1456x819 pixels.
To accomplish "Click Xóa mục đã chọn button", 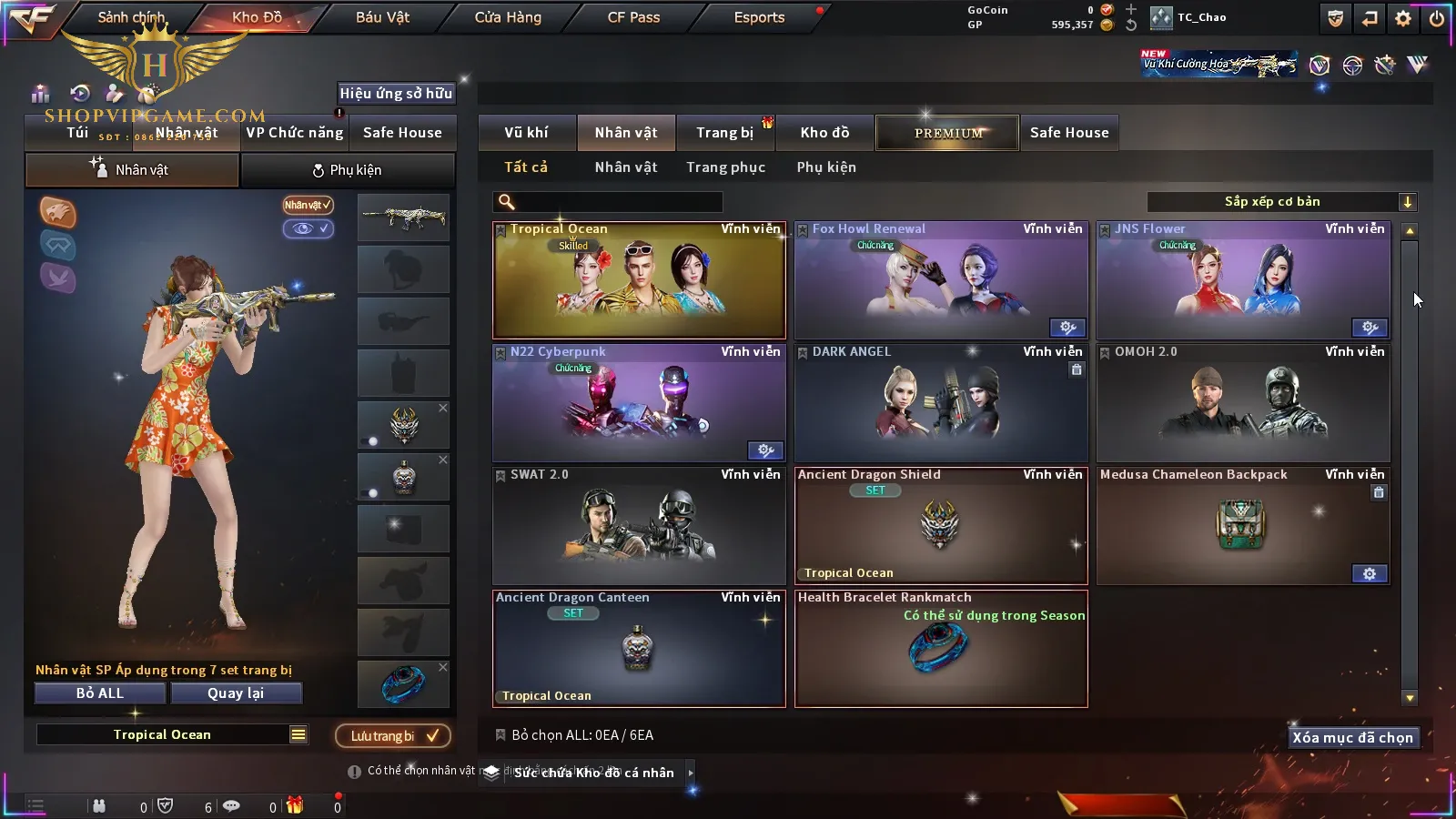I will point(1352,738).
